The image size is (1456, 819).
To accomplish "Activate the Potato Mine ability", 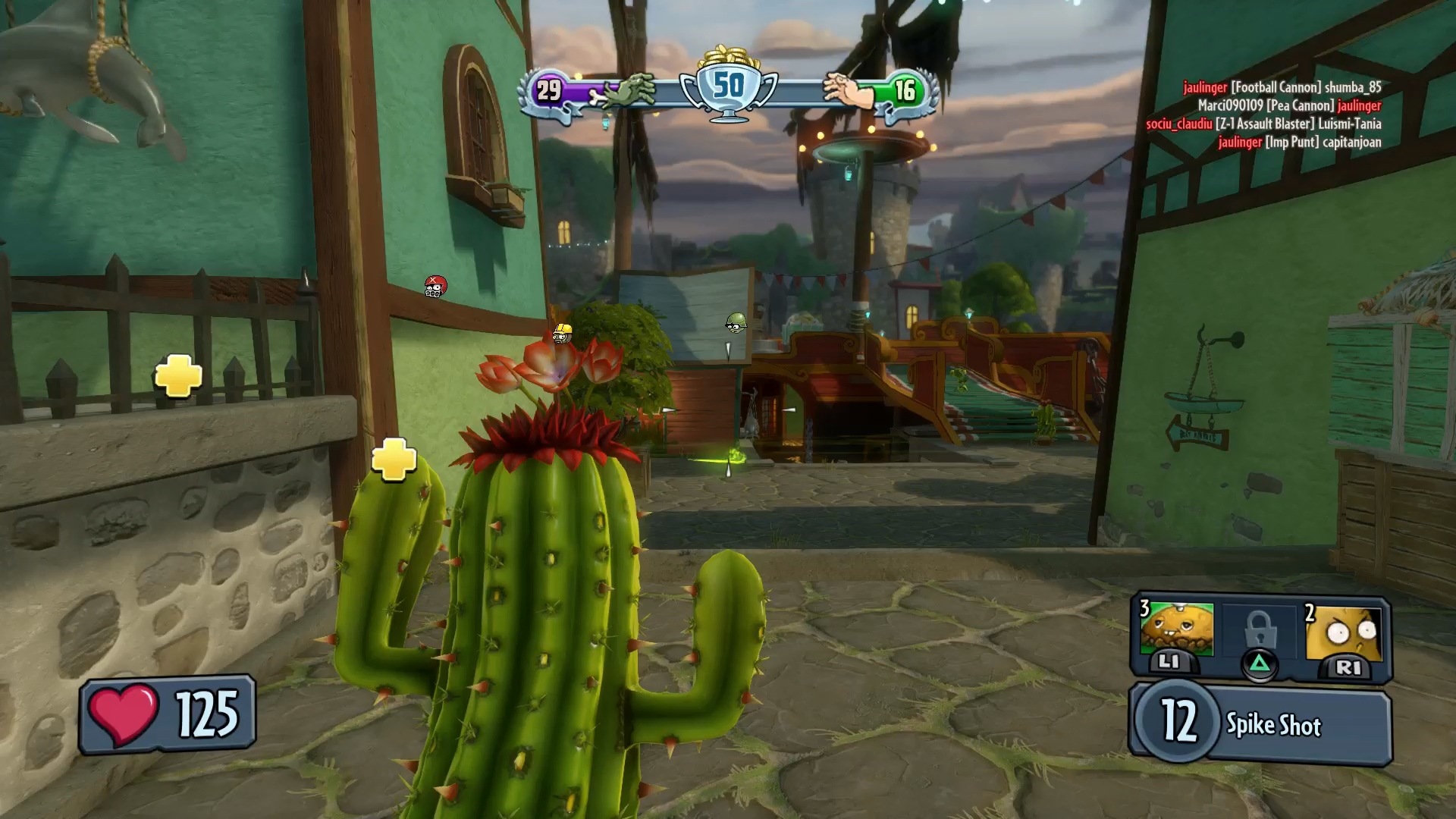I will pos(1177,631).
